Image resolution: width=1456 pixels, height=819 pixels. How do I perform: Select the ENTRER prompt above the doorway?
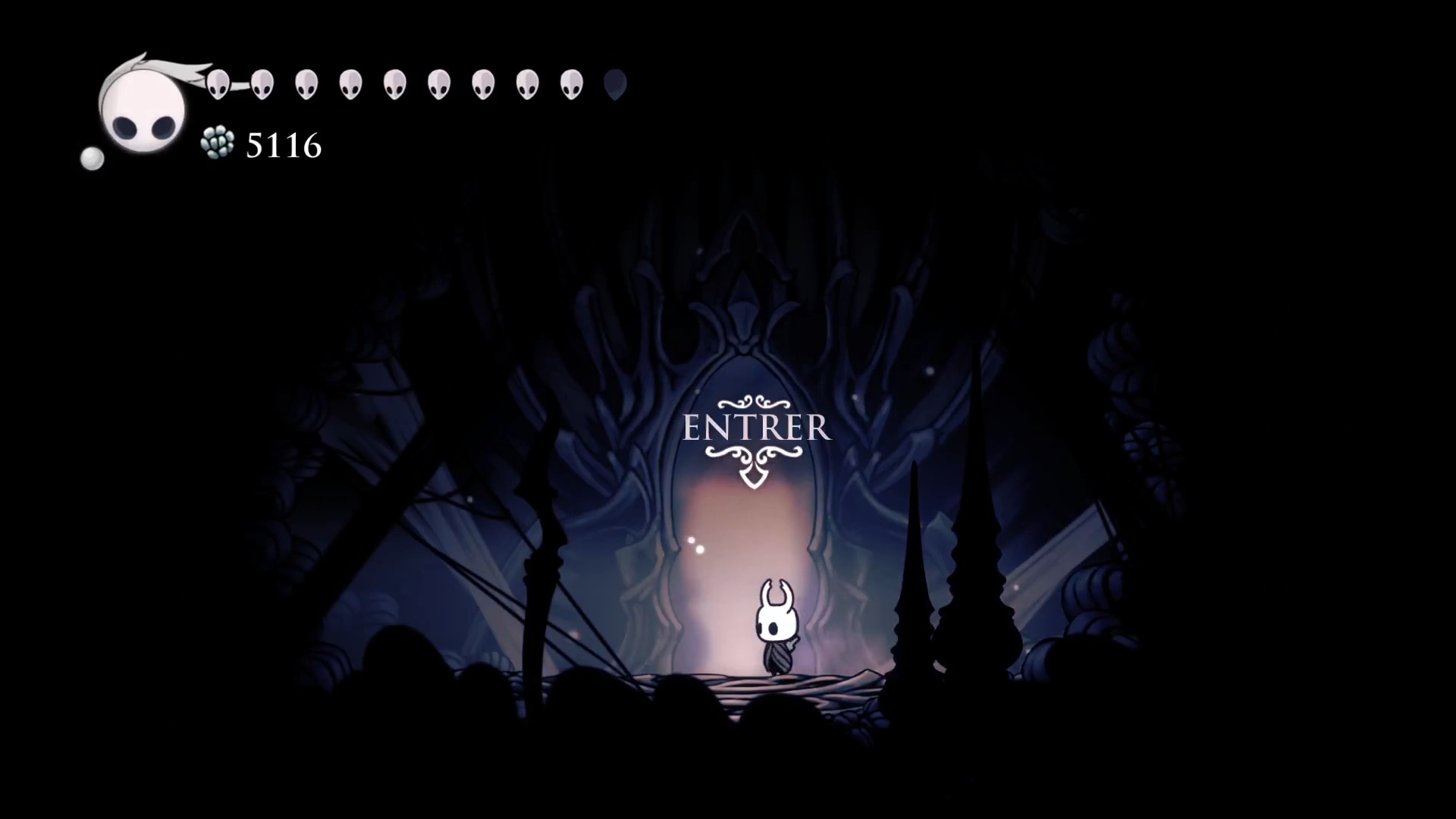pyautogui.click(x=756, y=428)
